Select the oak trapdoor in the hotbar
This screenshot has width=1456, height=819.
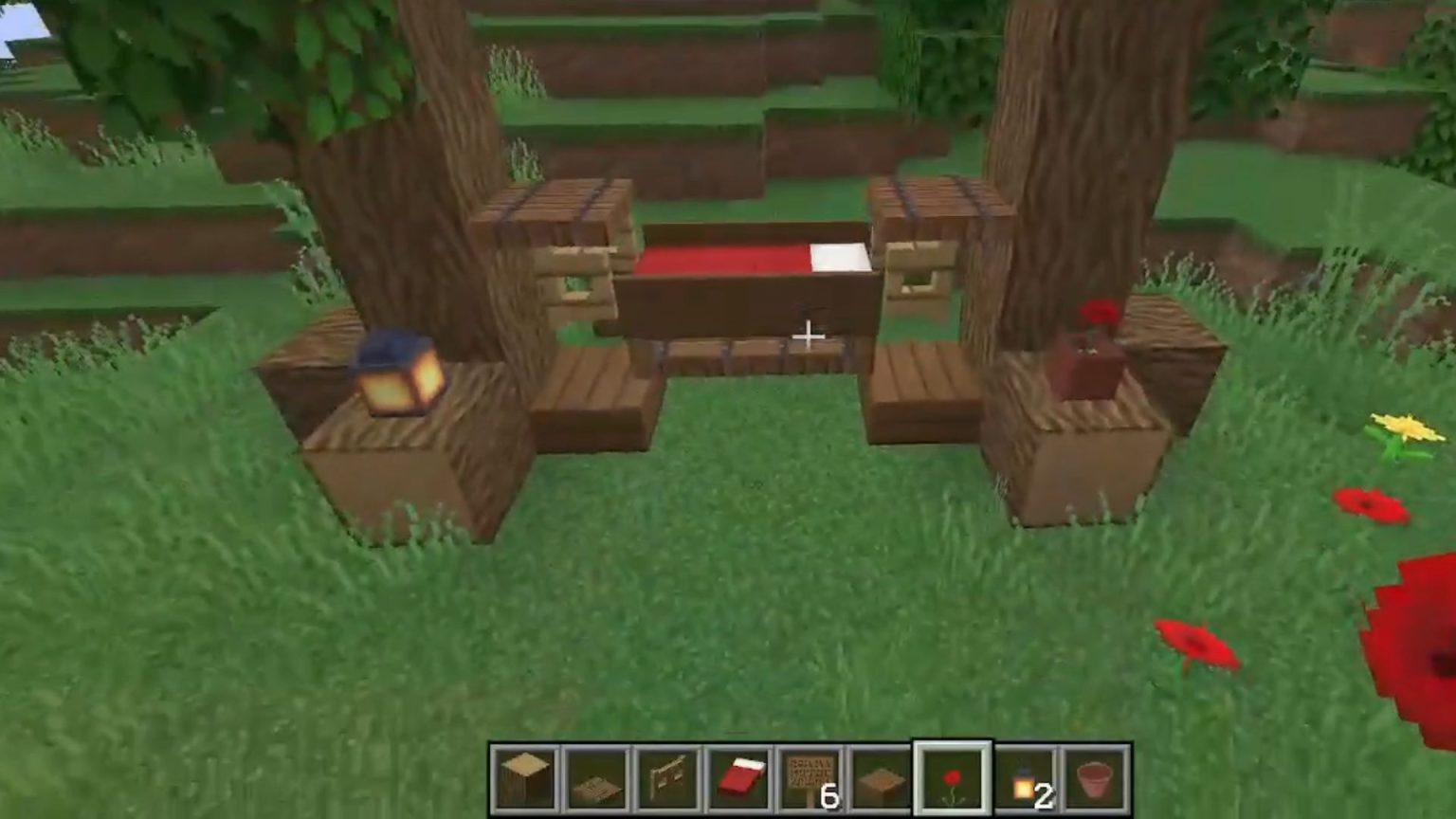[594, 777]
